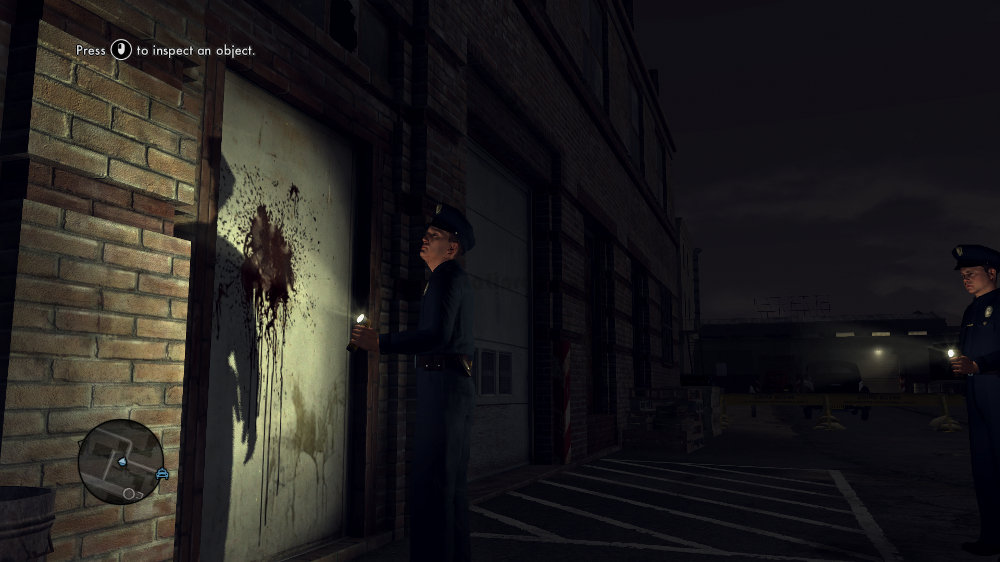Open the circular minimap
This screenshot has height=562, width=1000.
tap(121, 461)
